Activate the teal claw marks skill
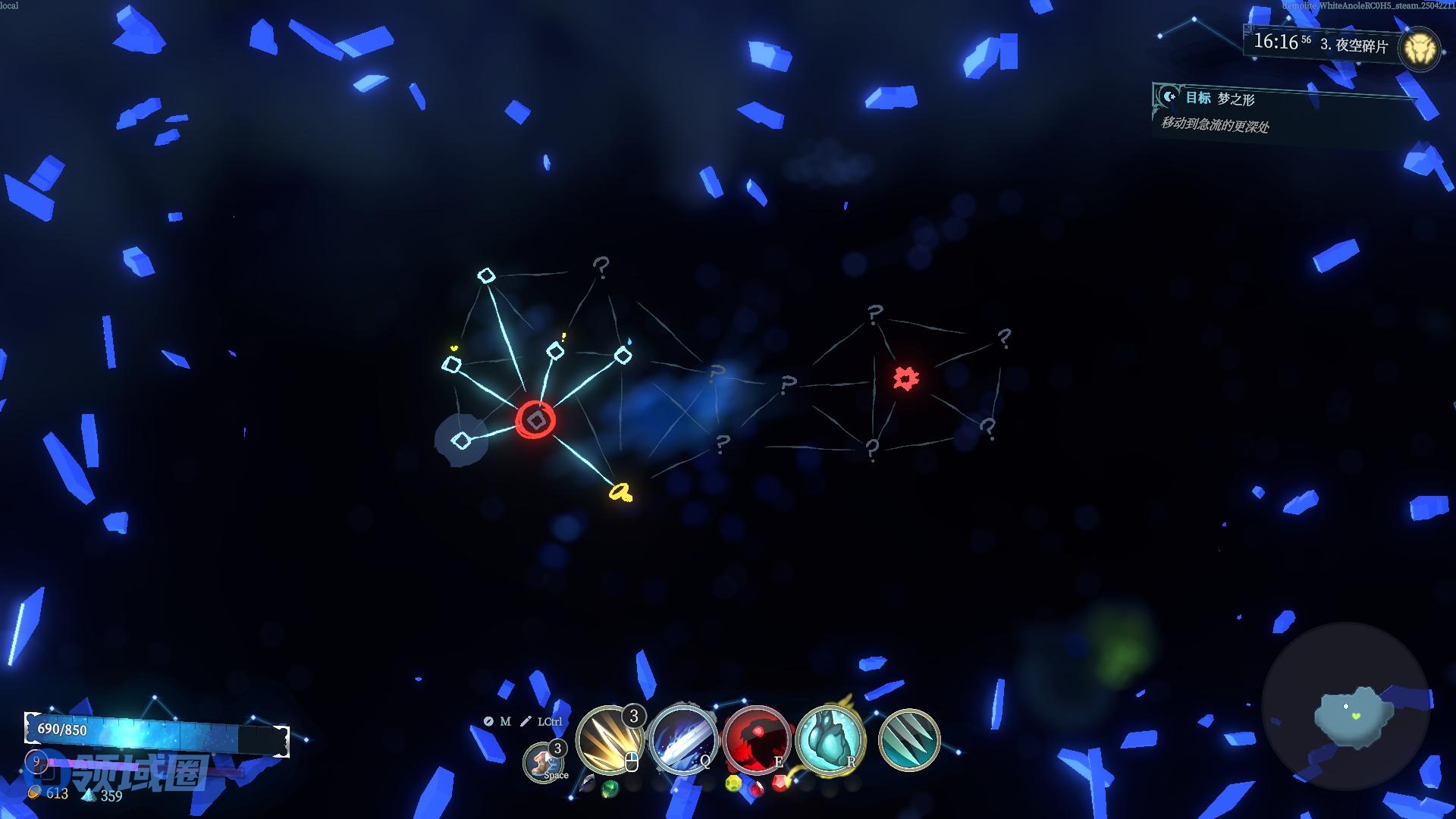Image resolution: width=1456 pixels, height=819 pixels. [909, 739]
